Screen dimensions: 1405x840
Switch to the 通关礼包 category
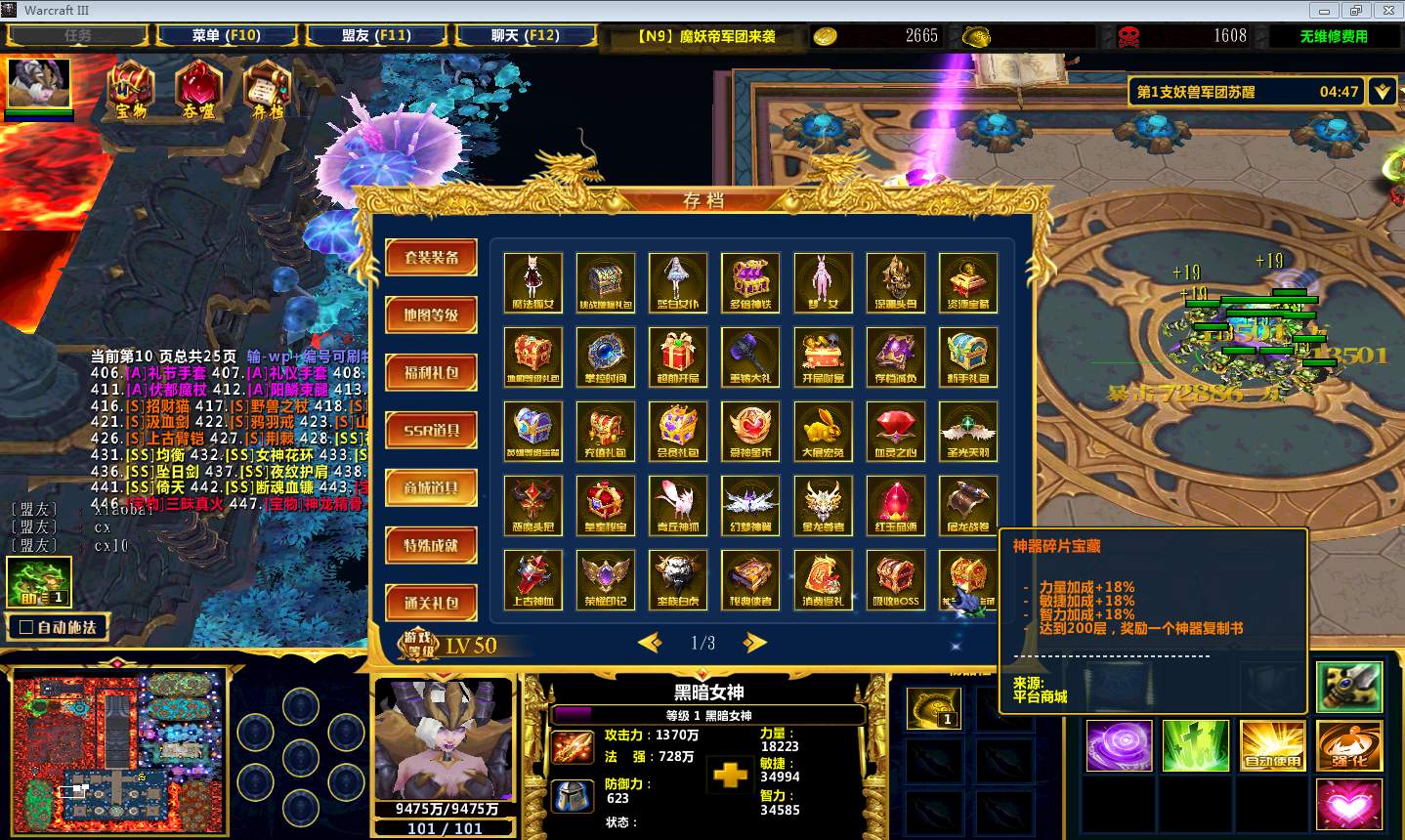point(431,603)
